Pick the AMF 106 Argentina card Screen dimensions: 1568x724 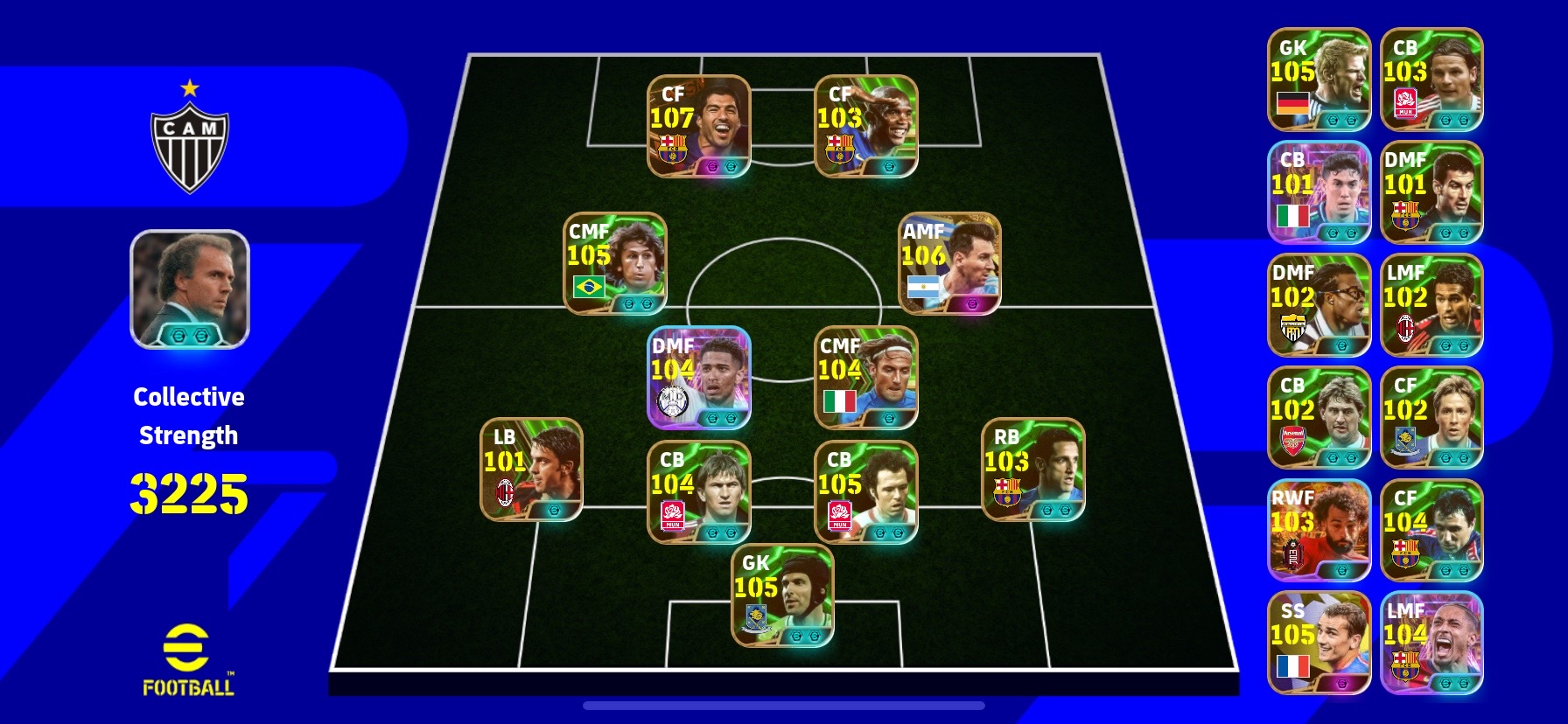tap(949, 263)
